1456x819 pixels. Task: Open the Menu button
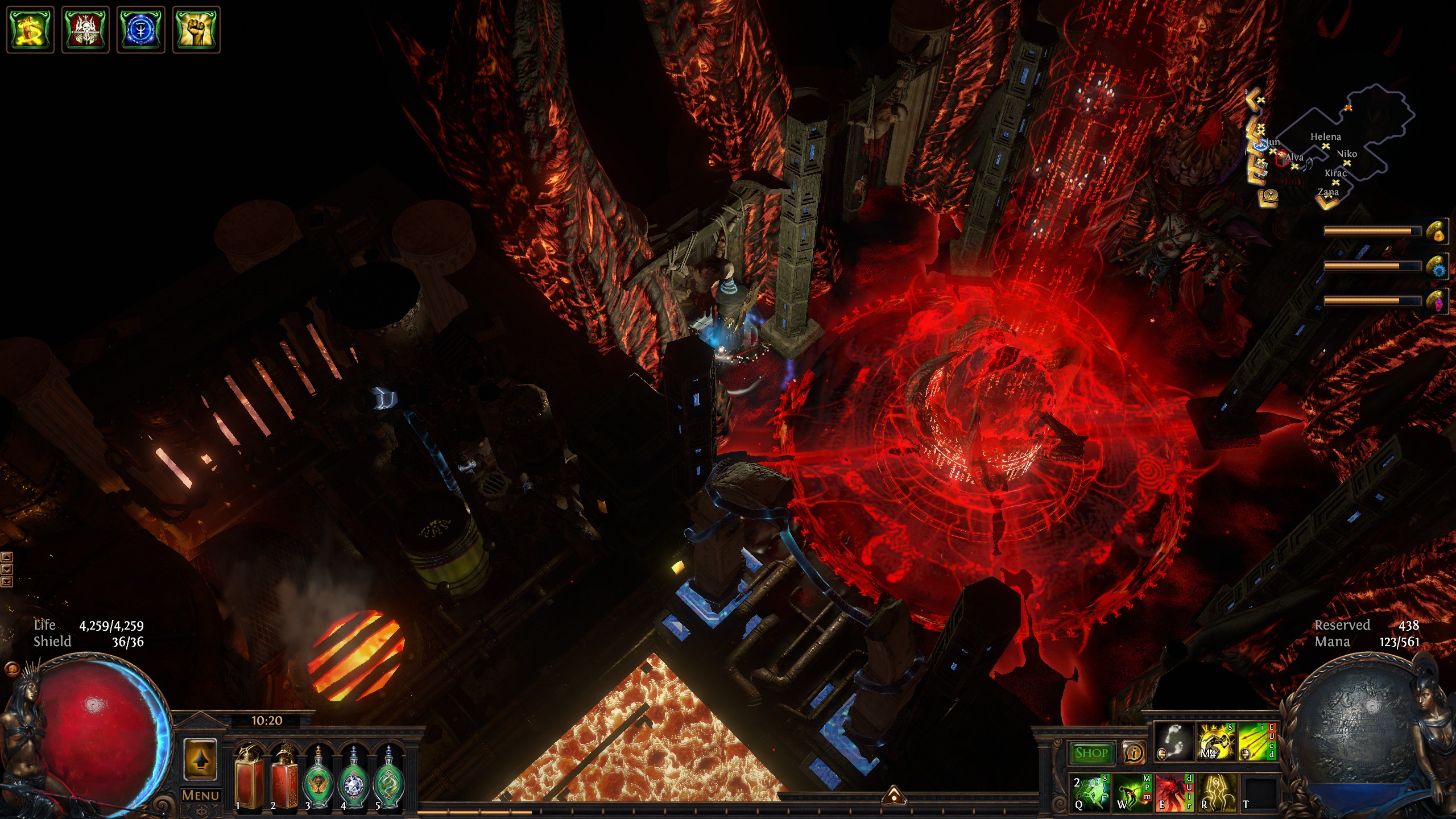click(200, 795)
